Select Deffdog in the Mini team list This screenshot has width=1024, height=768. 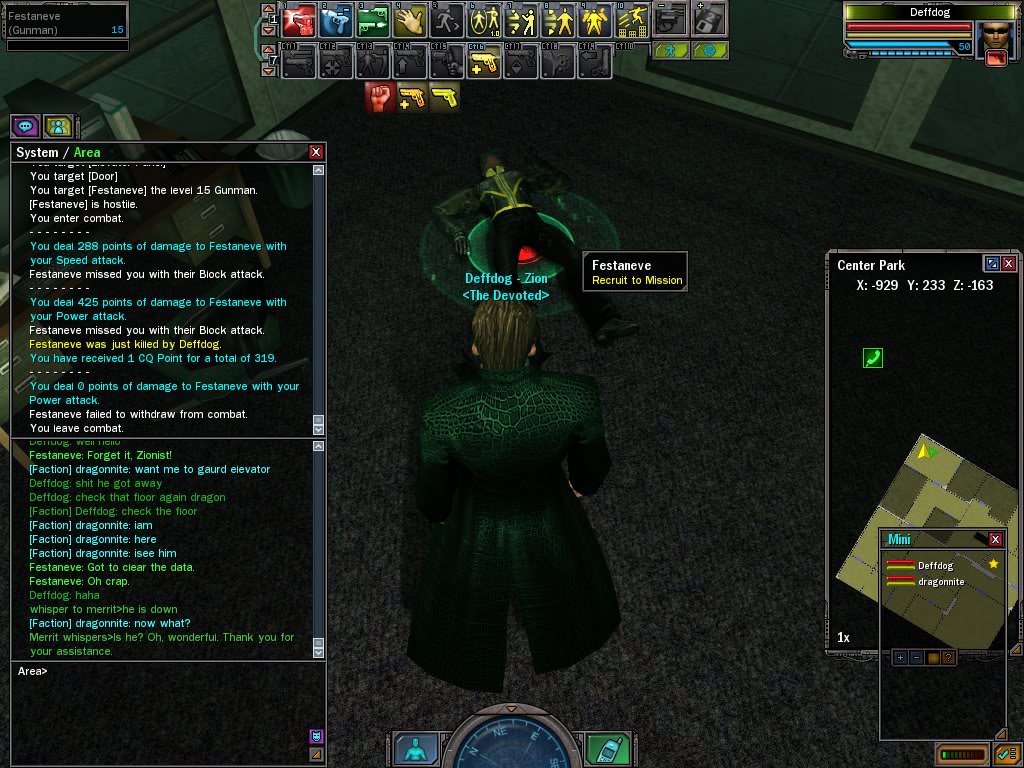point(935,565)
